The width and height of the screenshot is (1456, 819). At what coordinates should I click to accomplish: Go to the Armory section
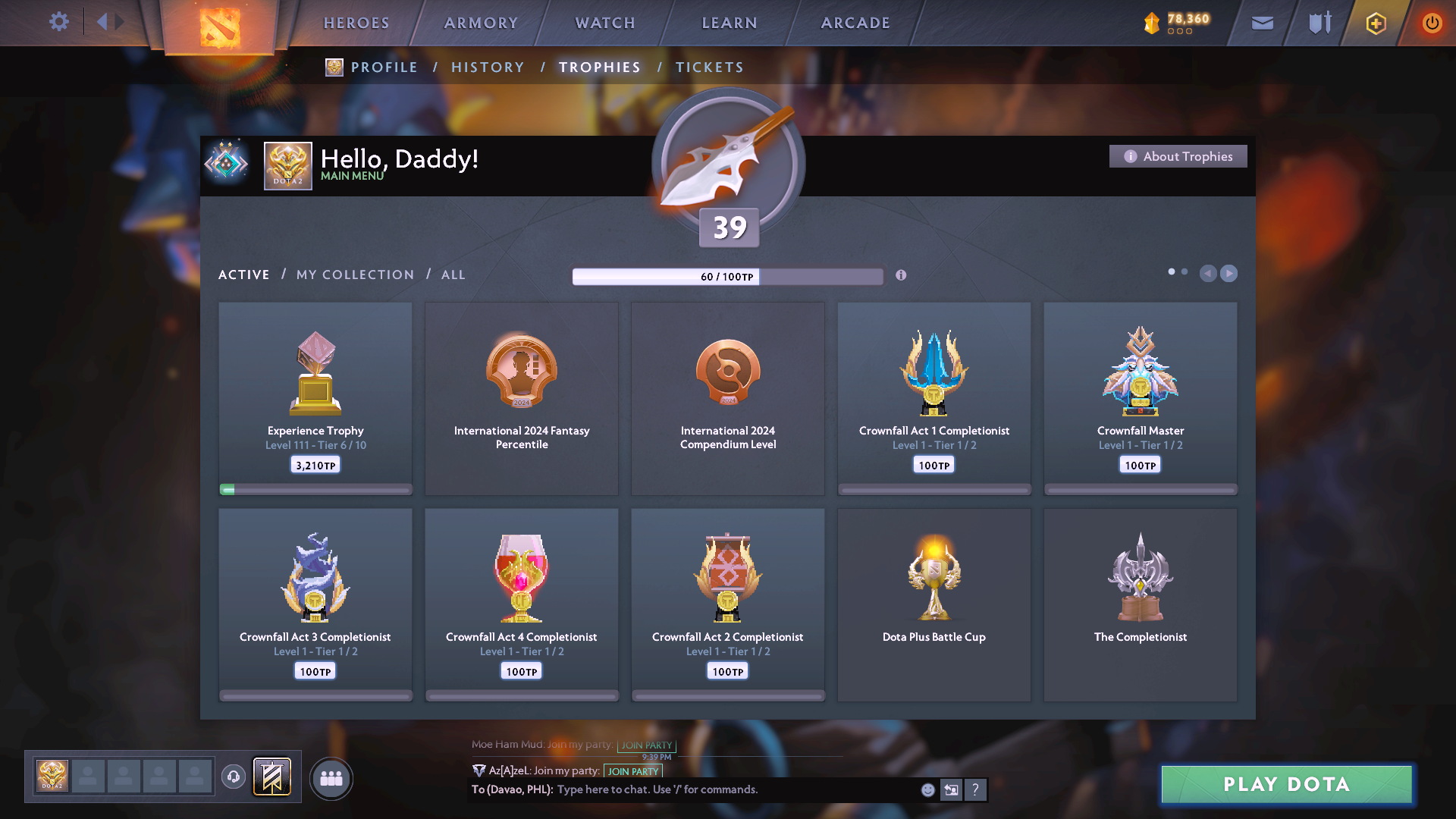coord(481,23)
